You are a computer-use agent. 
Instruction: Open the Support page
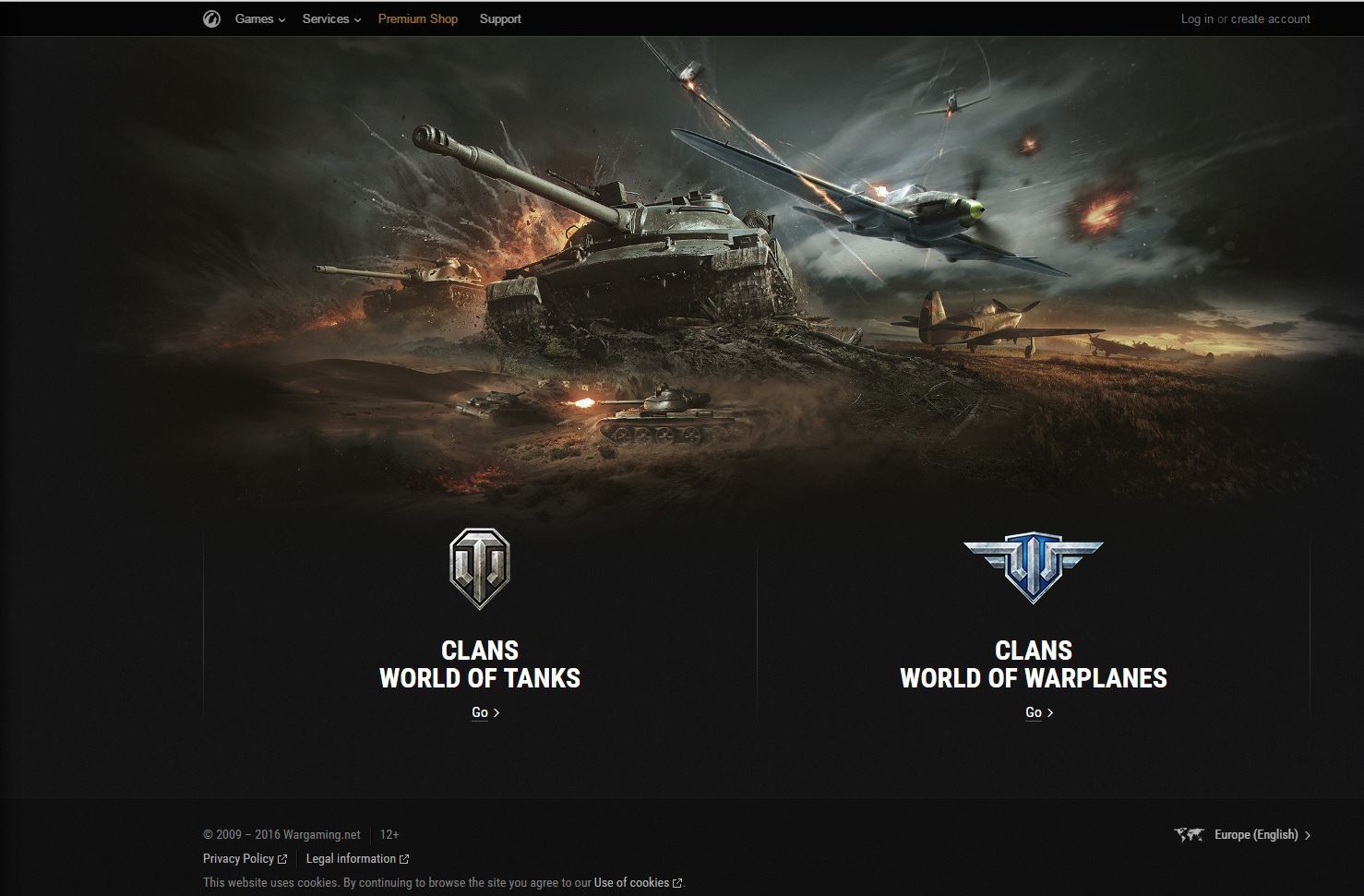500,19
